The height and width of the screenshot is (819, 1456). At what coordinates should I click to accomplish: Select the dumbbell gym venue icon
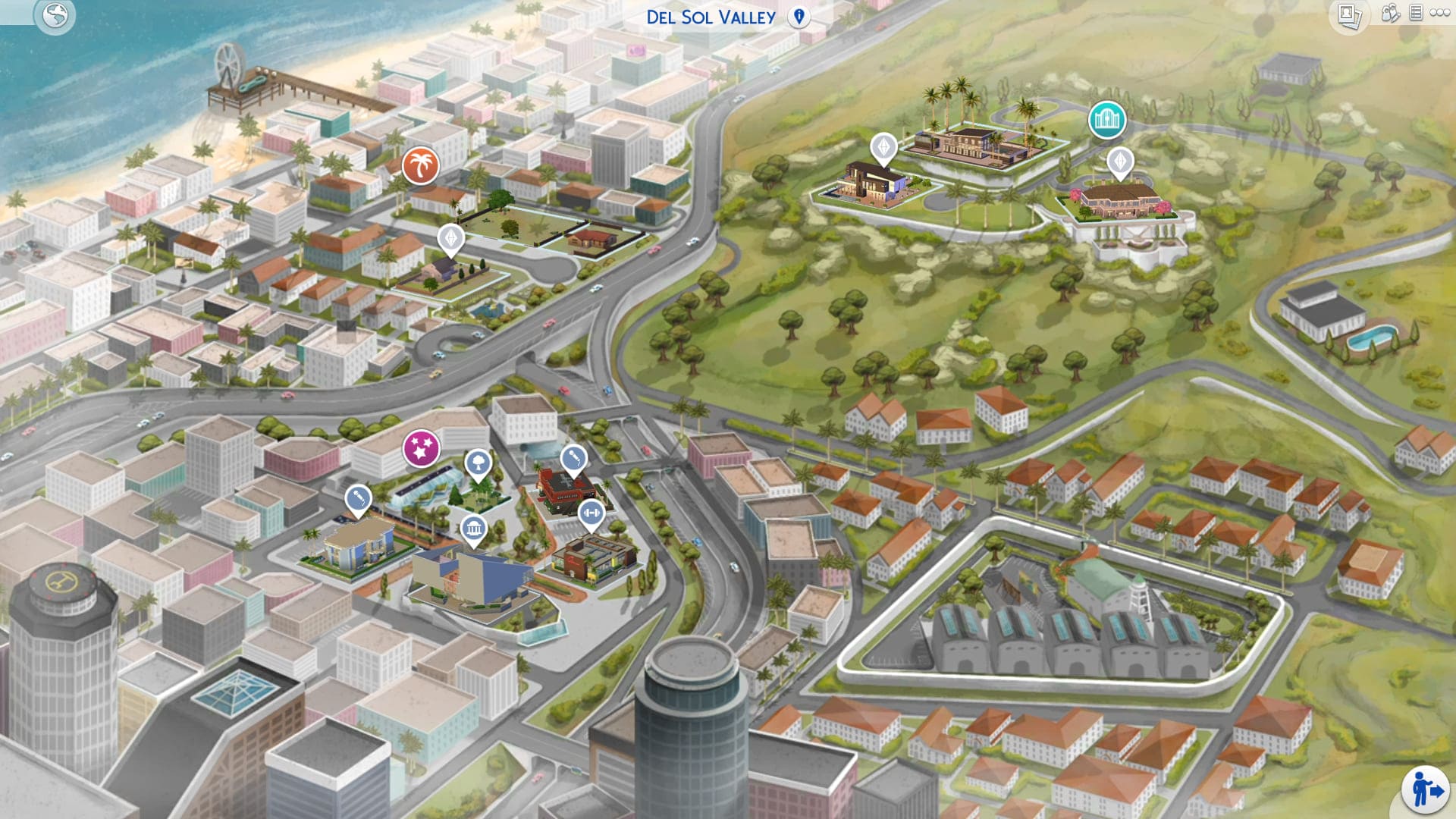tap(591, 513)
